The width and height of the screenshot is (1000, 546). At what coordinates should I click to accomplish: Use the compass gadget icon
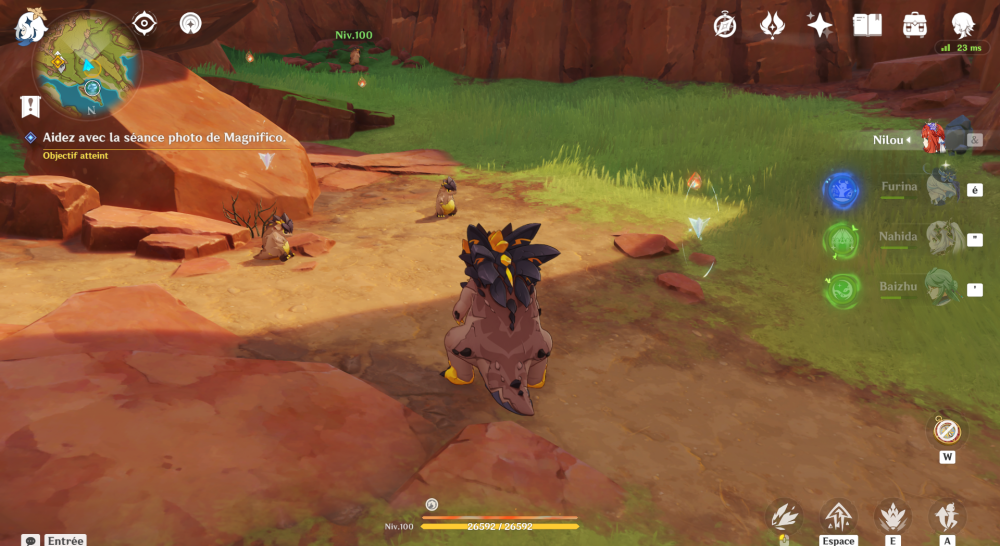(946, 431)
